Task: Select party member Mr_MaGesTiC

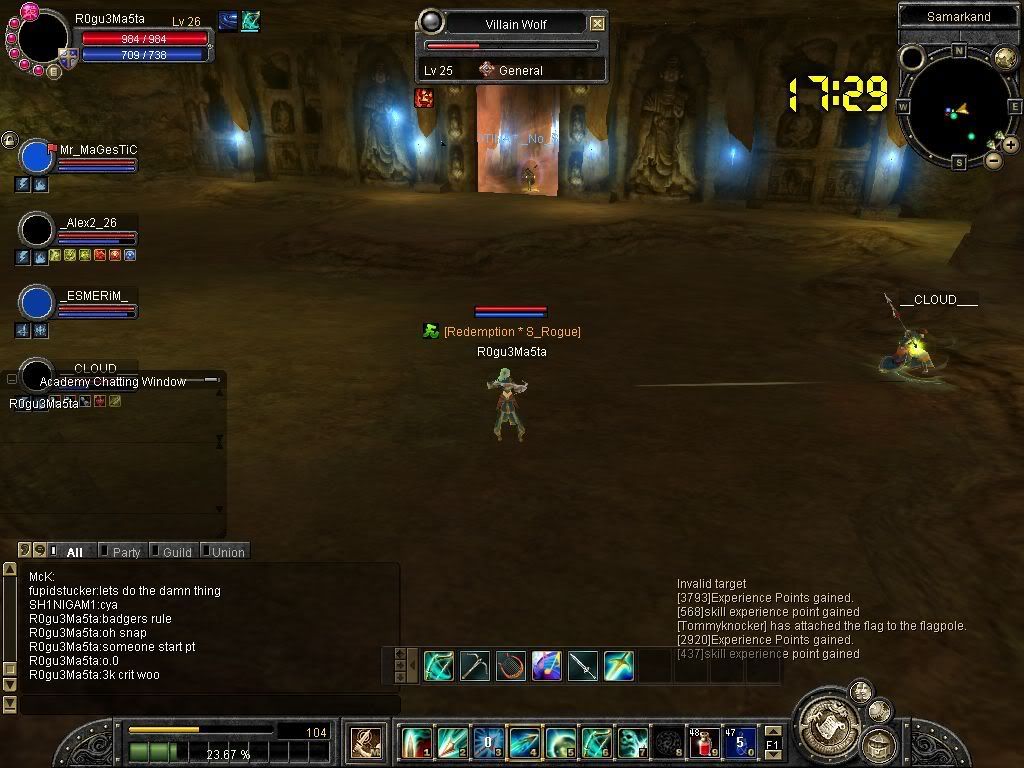Action: (x=97, y=150)
